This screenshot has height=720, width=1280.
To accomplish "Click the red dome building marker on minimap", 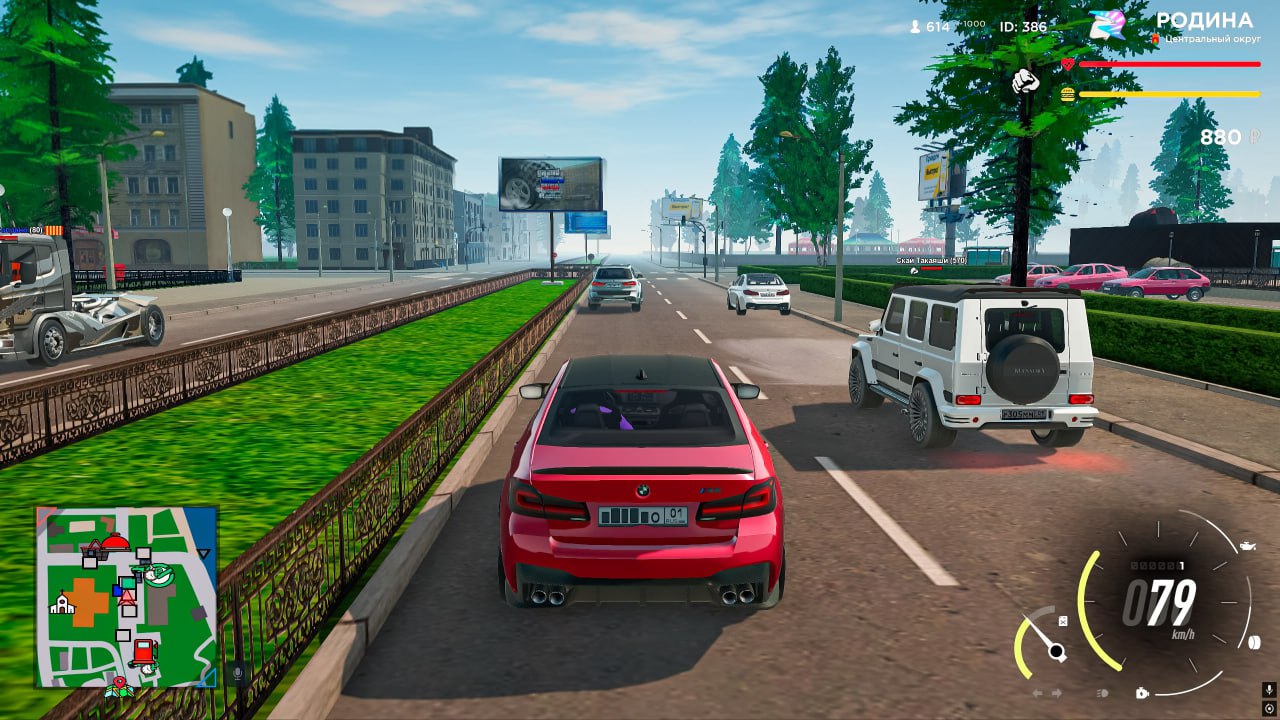I will click(115, 543).
